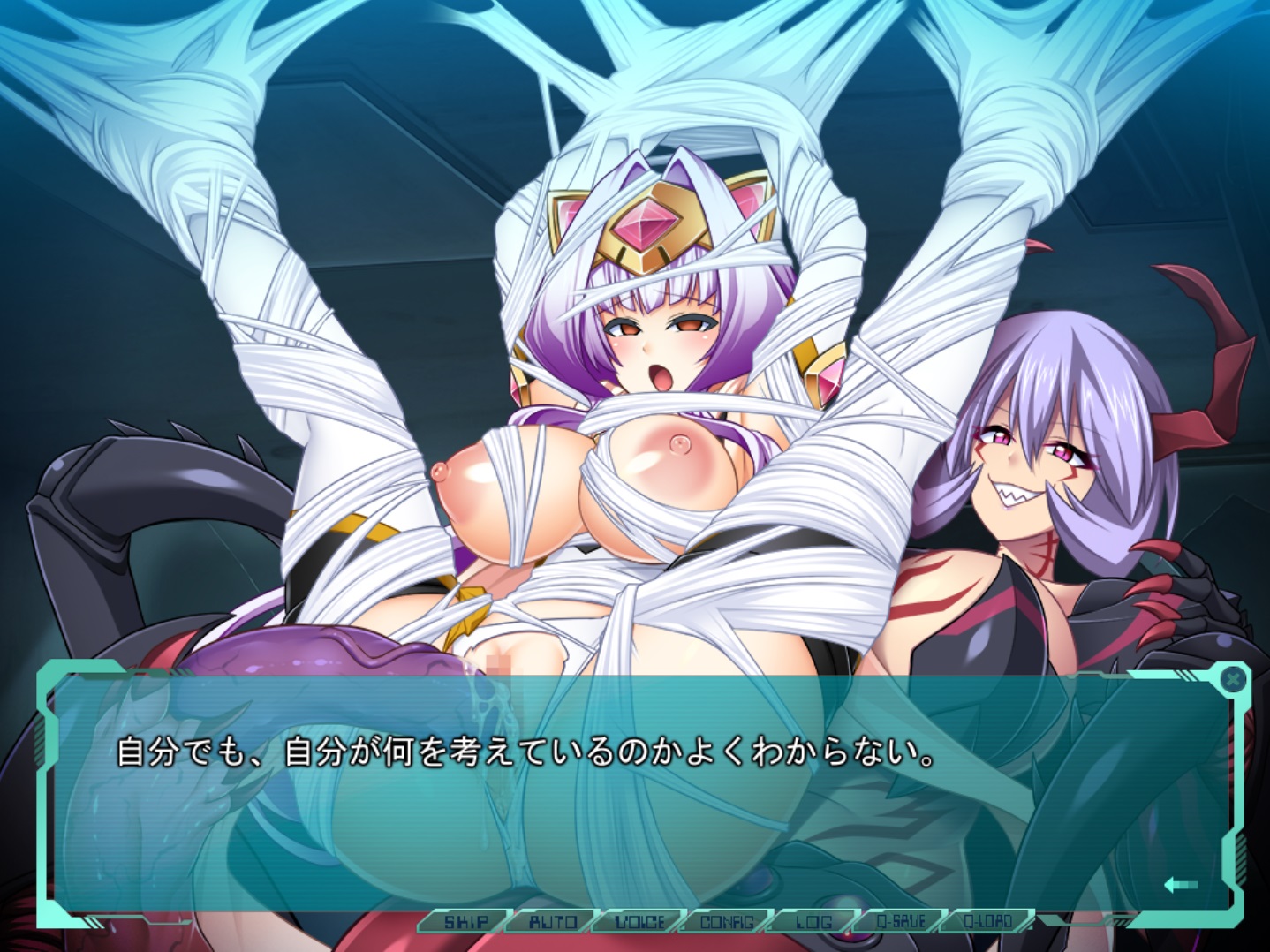Quick load with Q-LOAD
The height and width of the screenshot is (952, 1270).
point(987,922)
